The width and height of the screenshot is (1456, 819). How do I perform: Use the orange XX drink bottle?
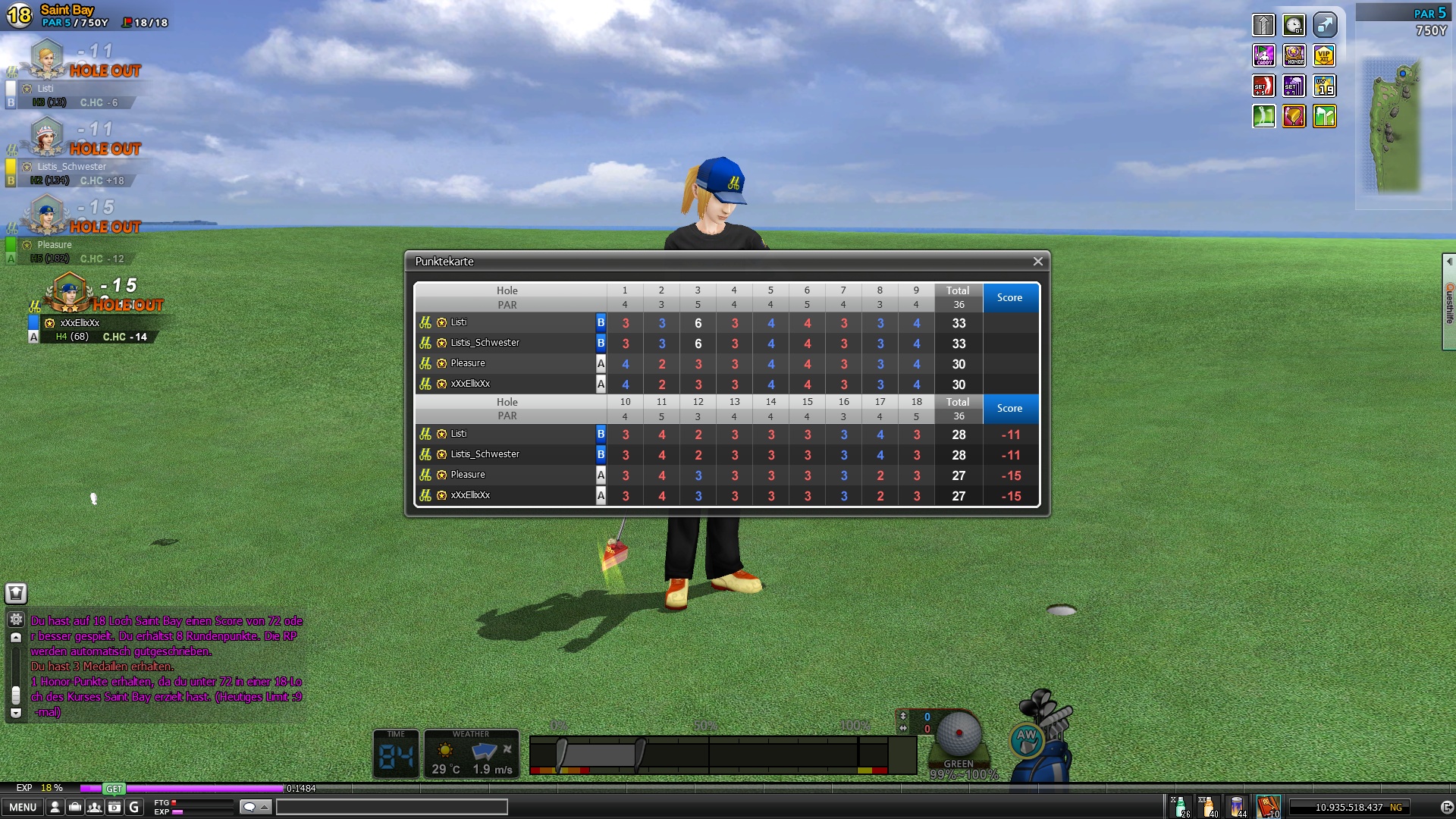pos(1208,805)
